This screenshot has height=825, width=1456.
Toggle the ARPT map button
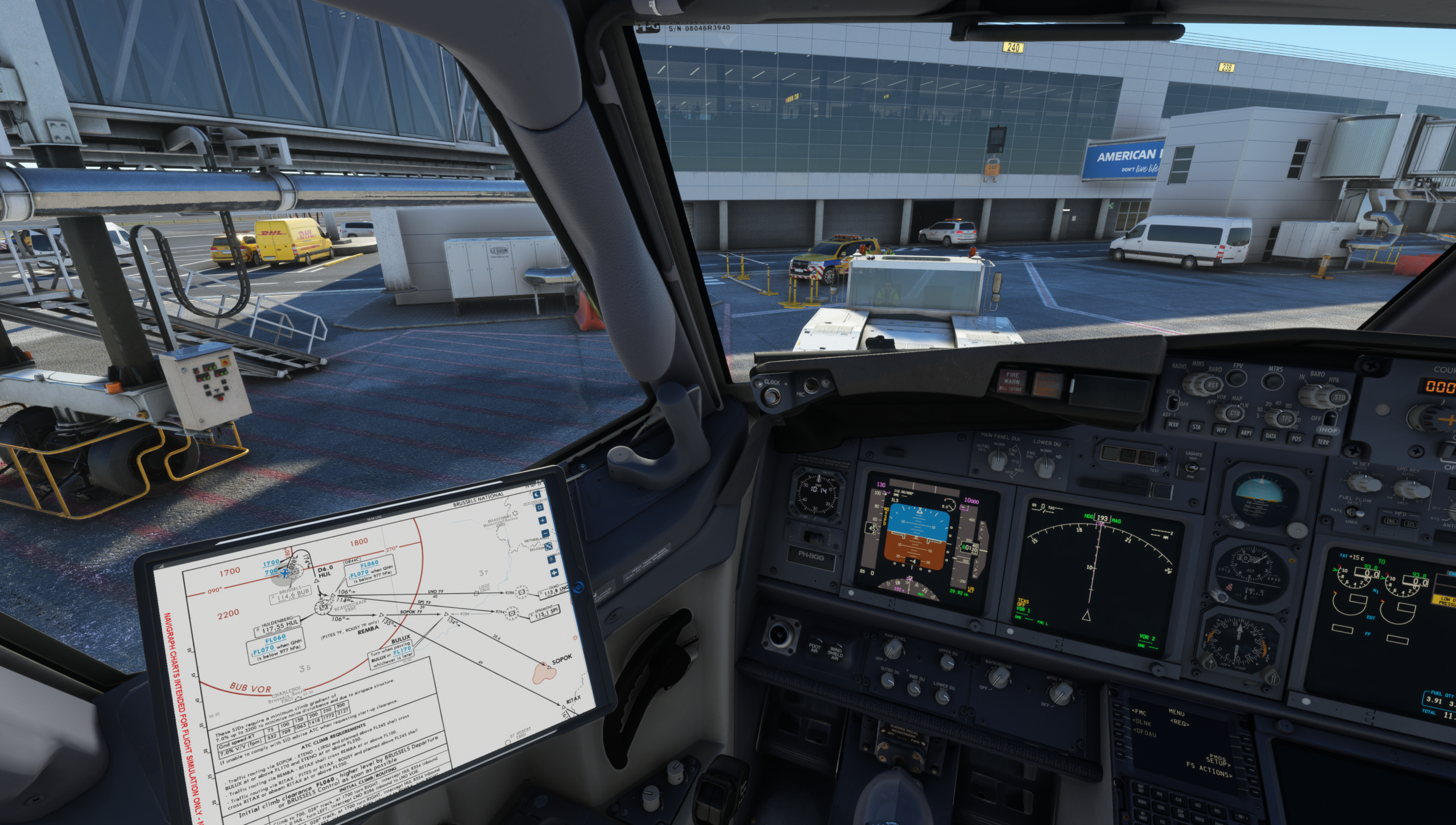1246,433
